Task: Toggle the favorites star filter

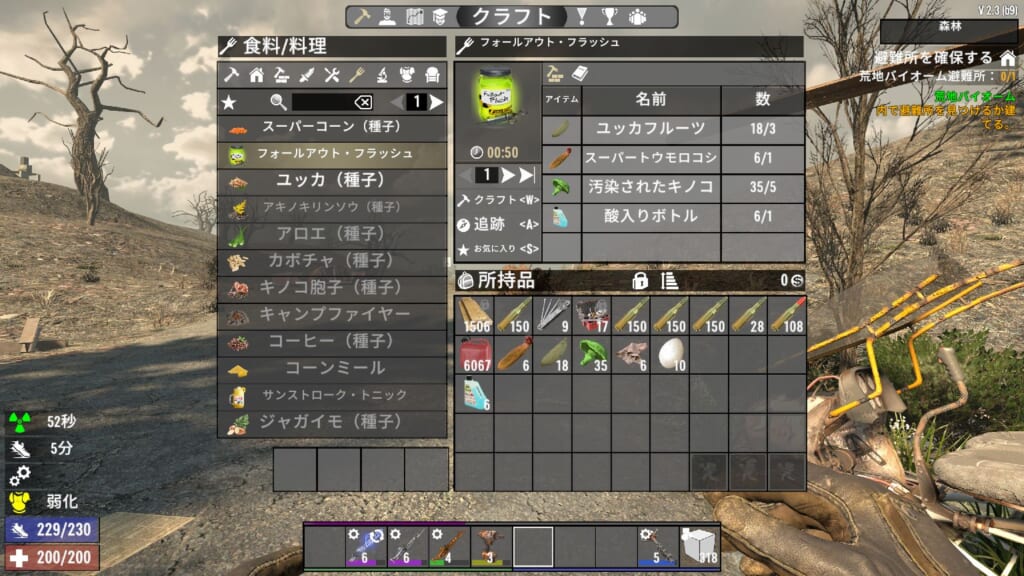Action: tap(229, 102)
